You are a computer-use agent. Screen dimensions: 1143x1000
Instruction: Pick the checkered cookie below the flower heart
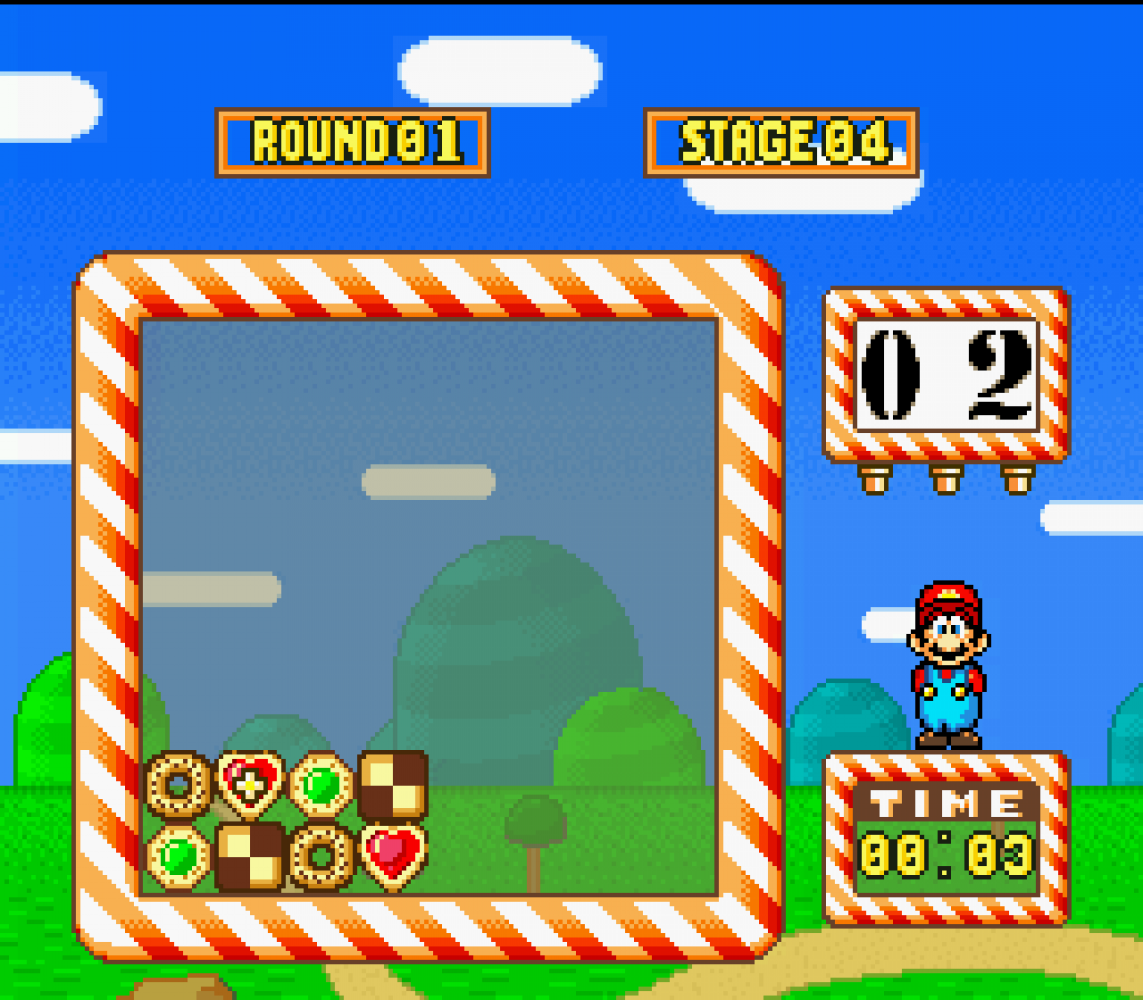(x=250, y=856)
